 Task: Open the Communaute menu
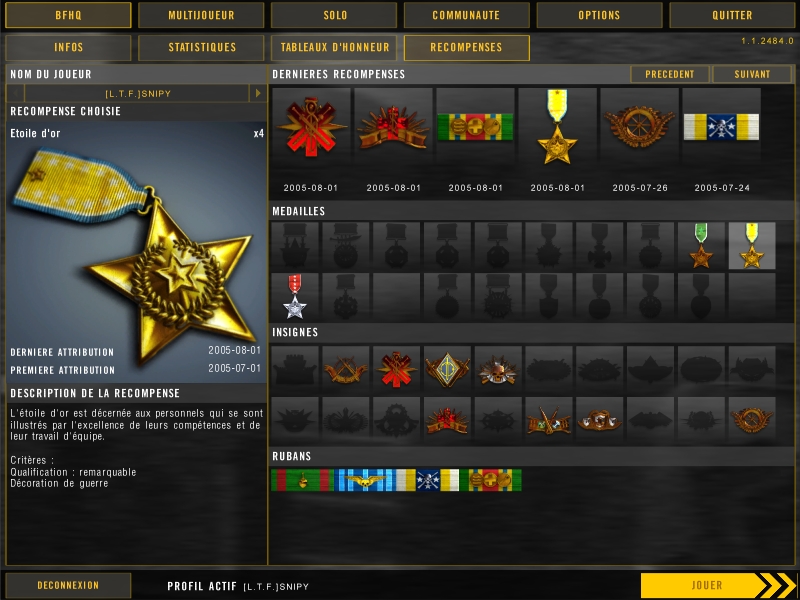[x=466, y=15]
